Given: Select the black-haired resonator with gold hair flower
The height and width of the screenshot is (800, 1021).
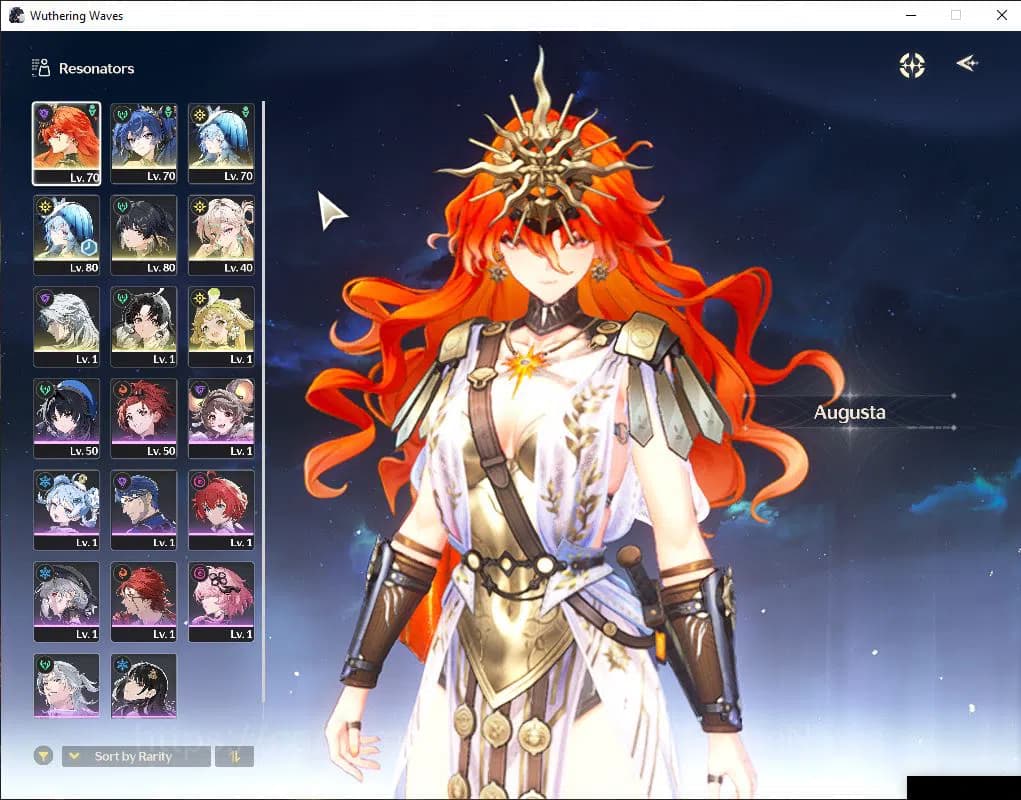Looking at the screenshot, I should [143, 685].
